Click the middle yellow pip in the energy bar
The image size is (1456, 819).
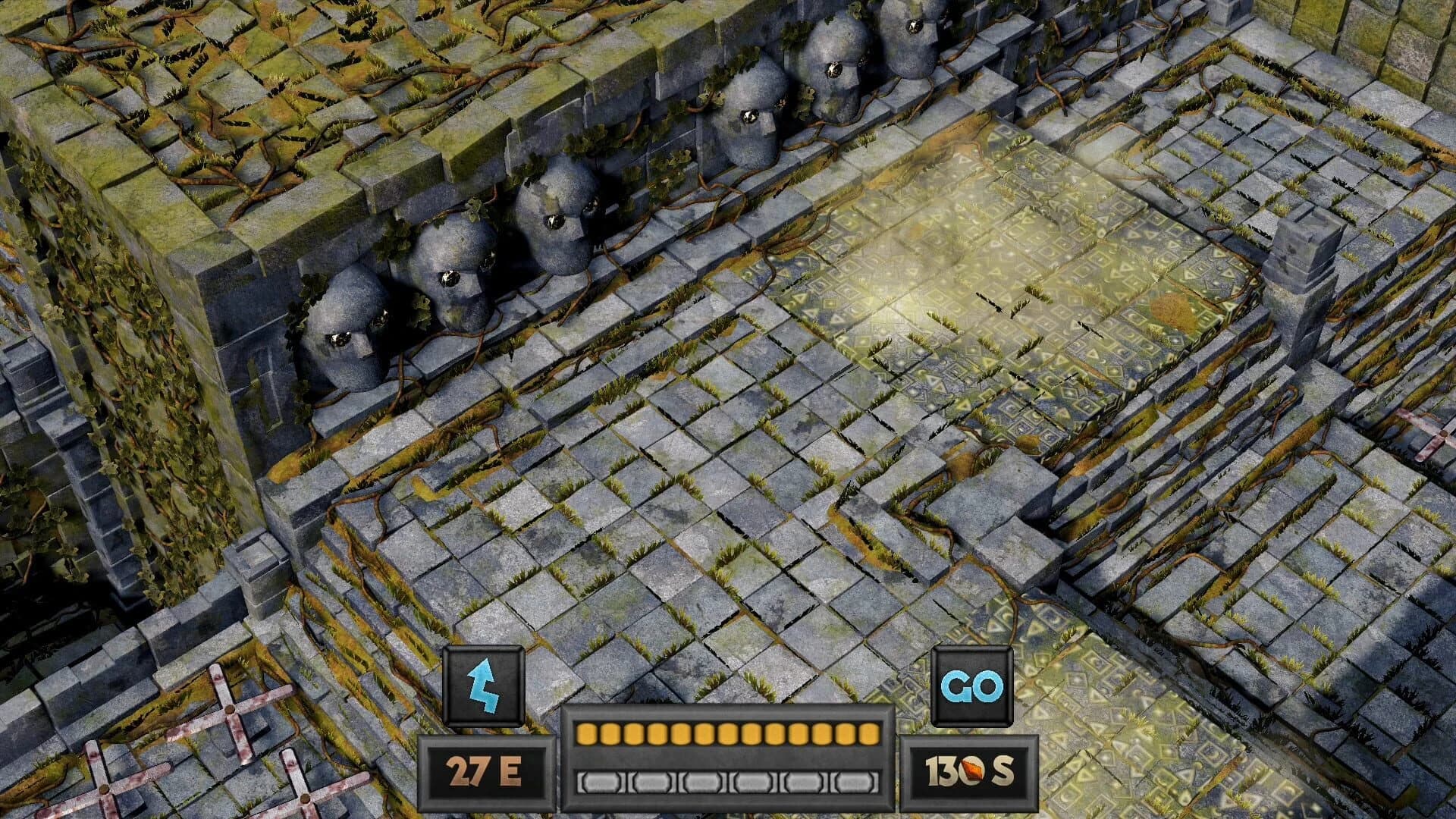point(726,733)
